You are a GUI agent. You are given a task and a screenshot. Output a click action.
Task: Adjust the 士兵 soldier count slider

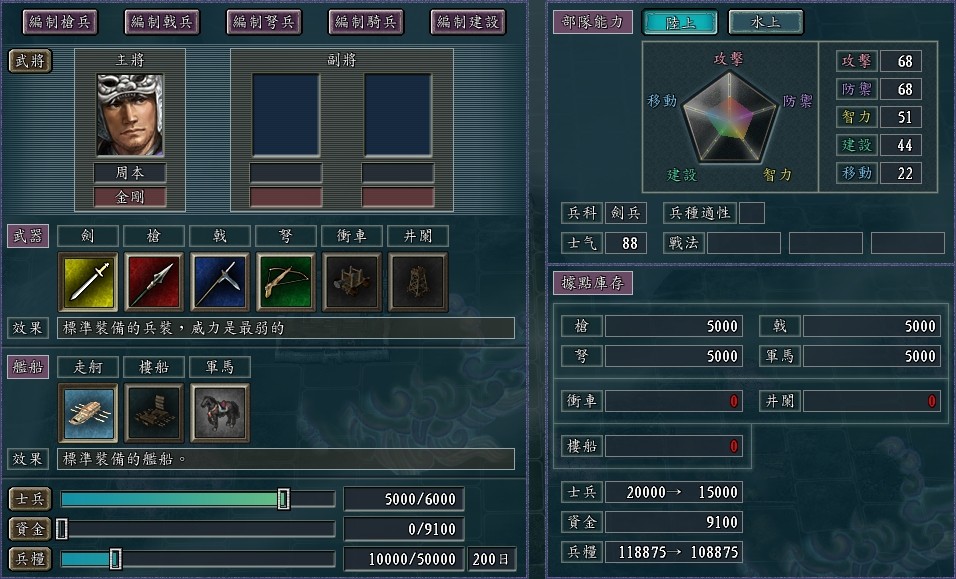pyautogui.click(x=284, y=499)
